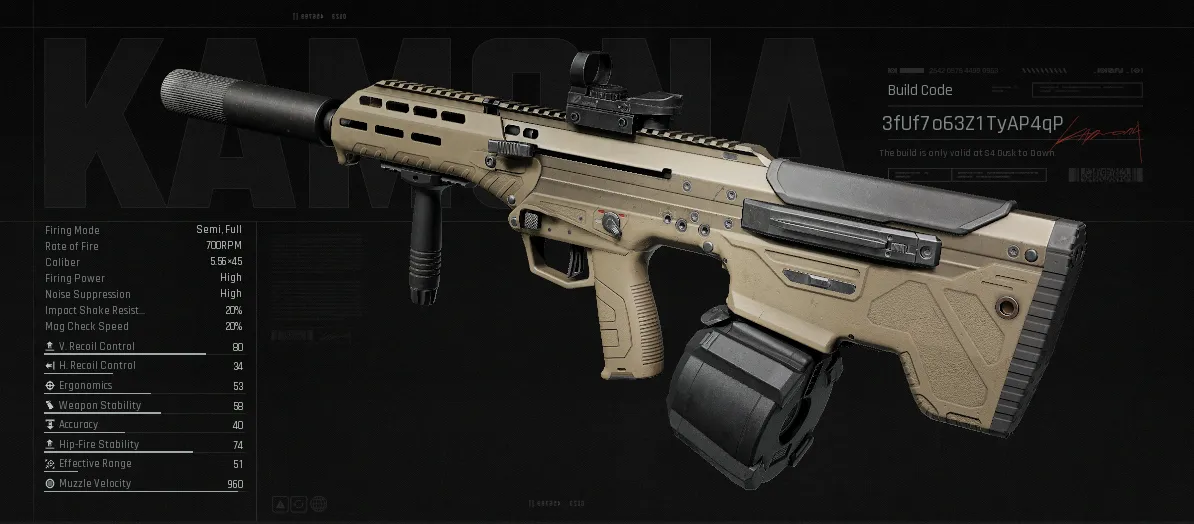Click the circular arrows icon beside the globe

click(299, 502)
